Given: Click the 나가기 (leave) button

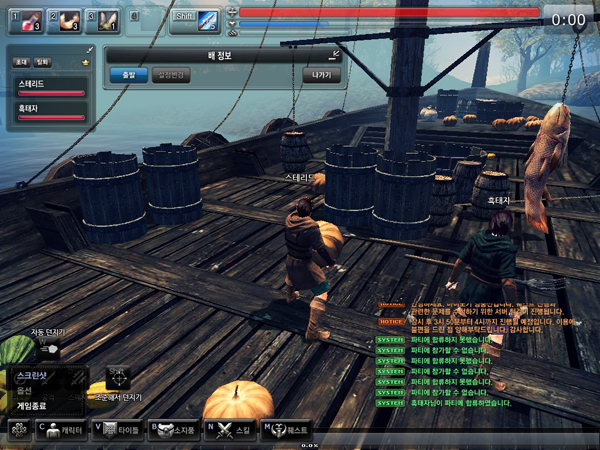Looking at the screenshot, I should (x=321, y=75).
